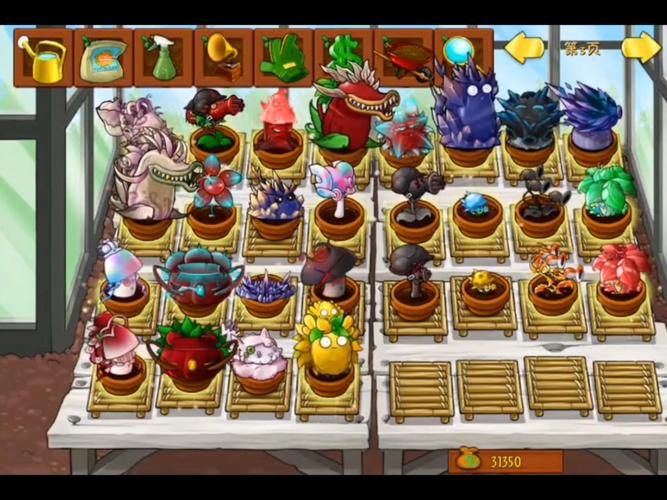The image size is (667, 500).
Task: Select the green gardening glove
Action: point(283,58)
